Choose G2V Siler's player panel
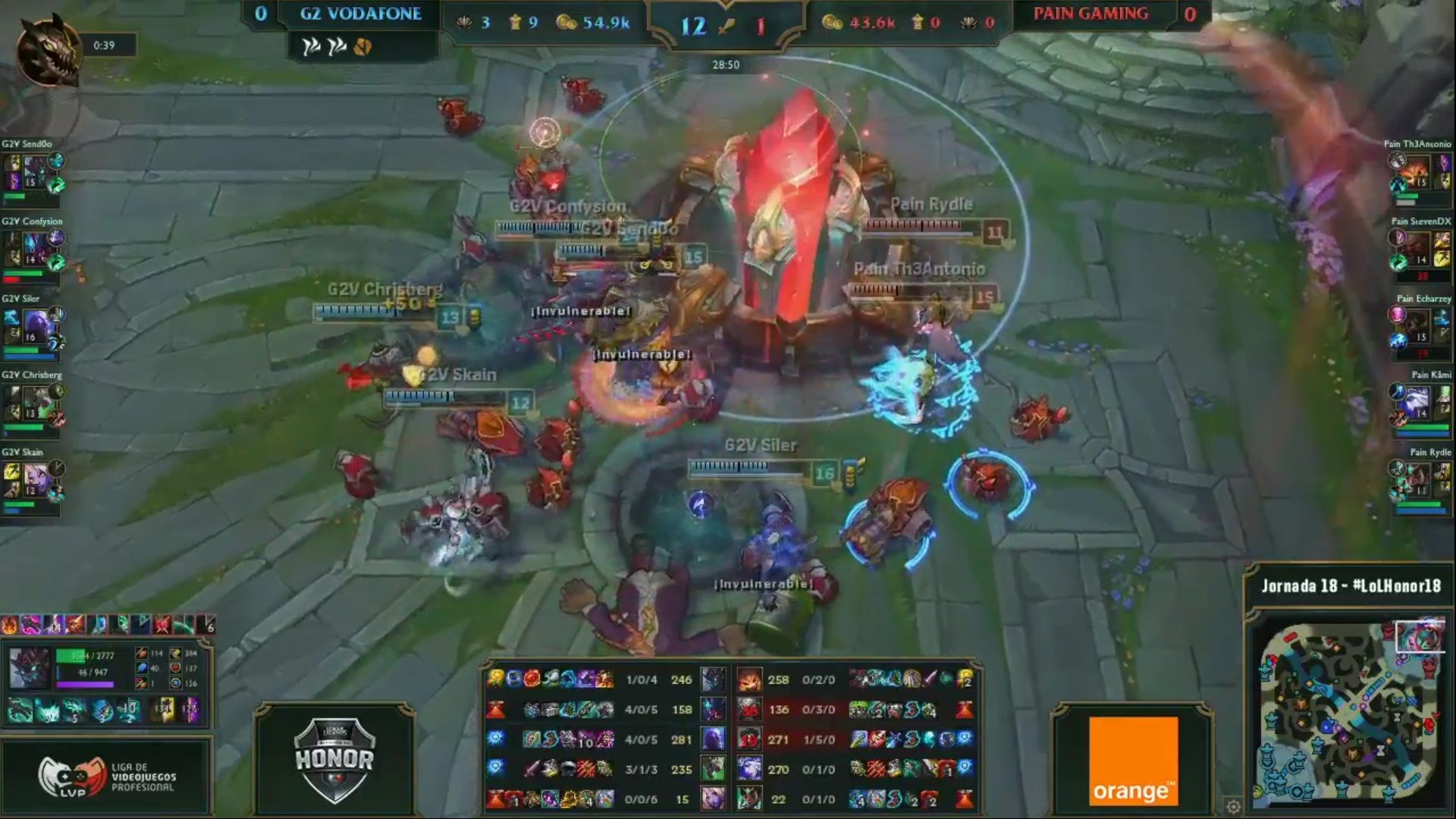The image size is (1456, 819). [33, 328]
